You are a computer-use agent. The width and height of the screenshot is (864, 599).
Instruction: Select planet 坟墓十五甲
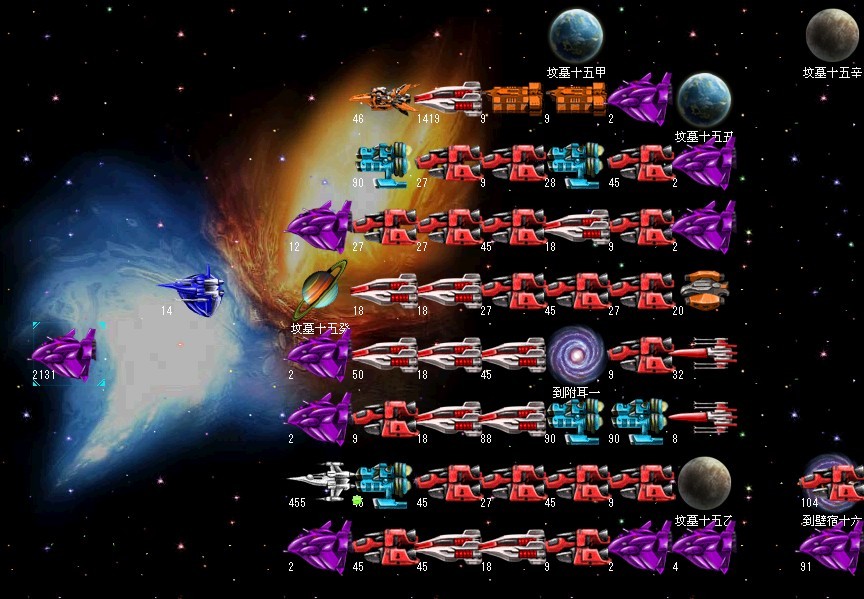tap(575, 35)
